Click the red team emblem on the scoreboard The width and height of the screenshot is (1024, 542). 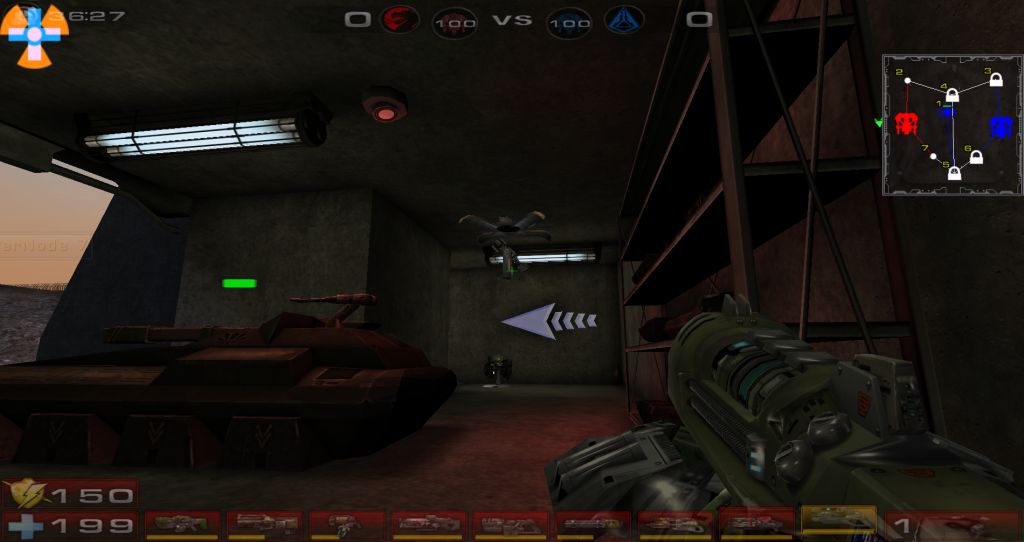(x=398, y=19)
